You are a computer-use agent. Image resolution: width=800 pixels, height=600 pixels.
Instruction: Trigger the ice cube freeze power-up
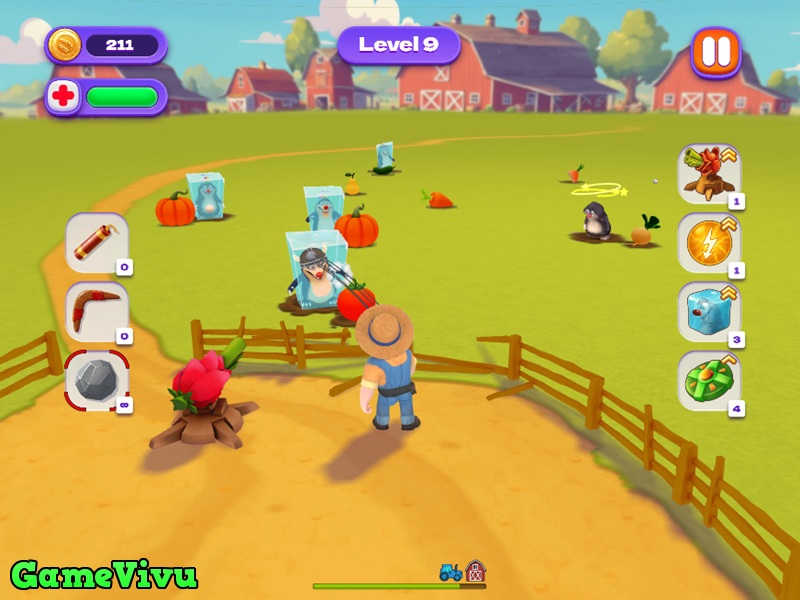click(709, 312)
